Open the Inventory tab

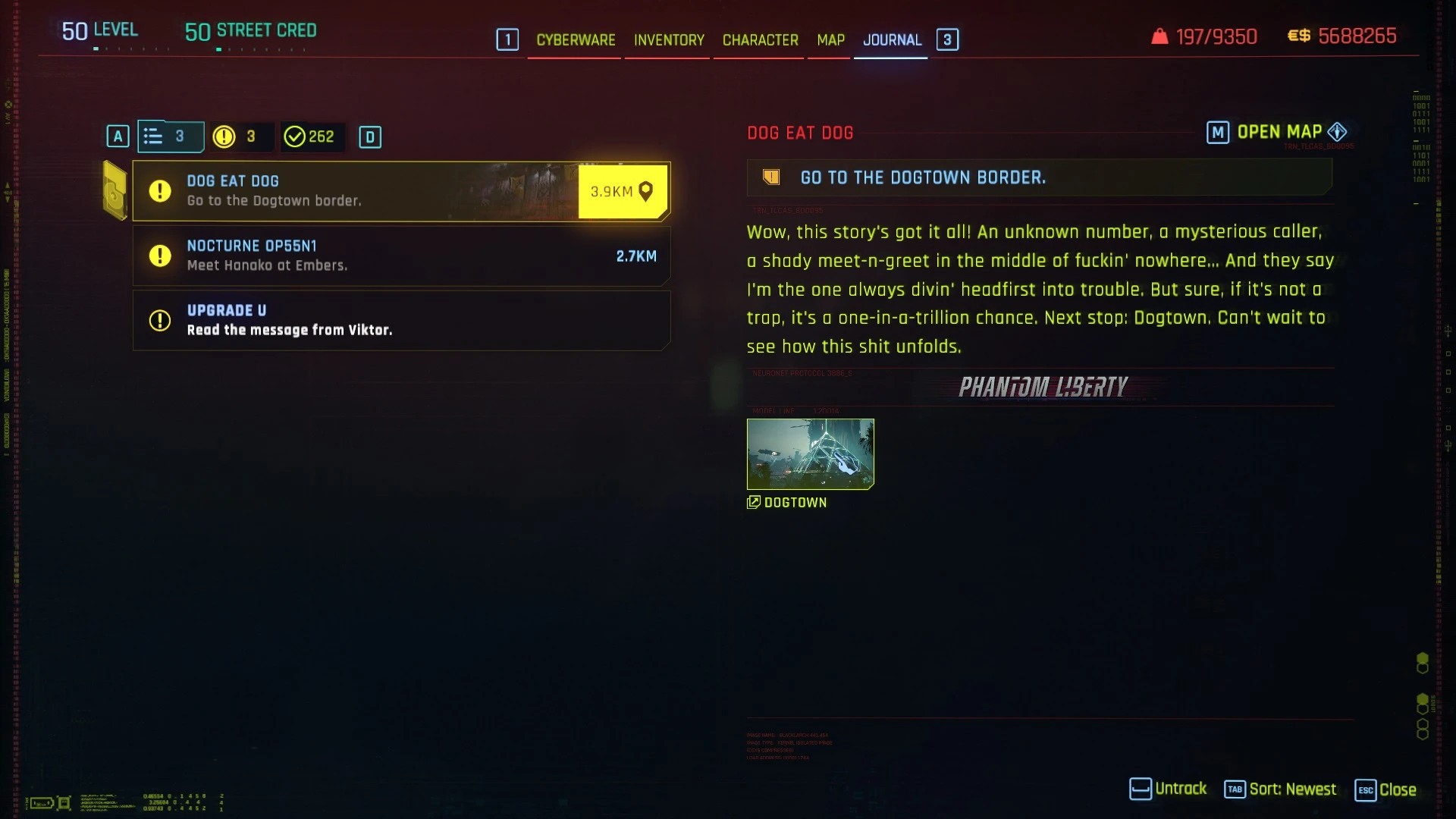pos(669,40)
